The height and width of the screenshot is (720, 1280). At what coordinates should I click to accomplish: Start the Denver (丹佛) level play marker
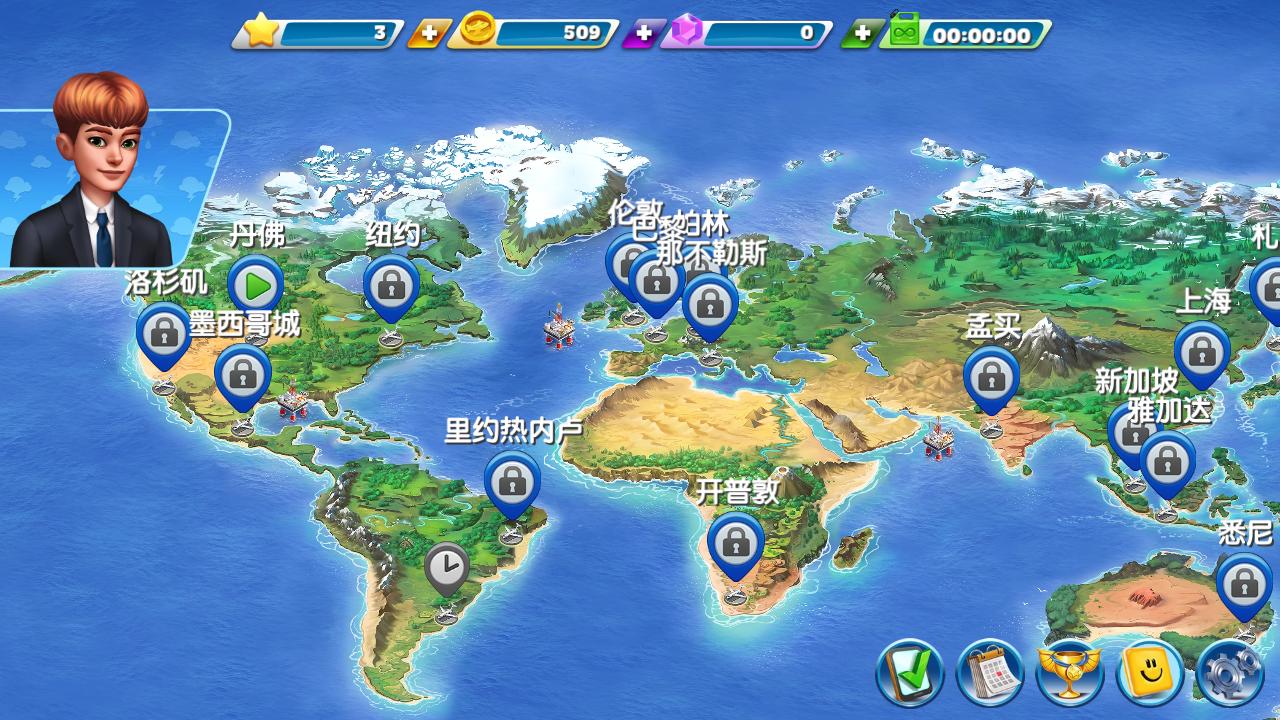coord(256,286)
